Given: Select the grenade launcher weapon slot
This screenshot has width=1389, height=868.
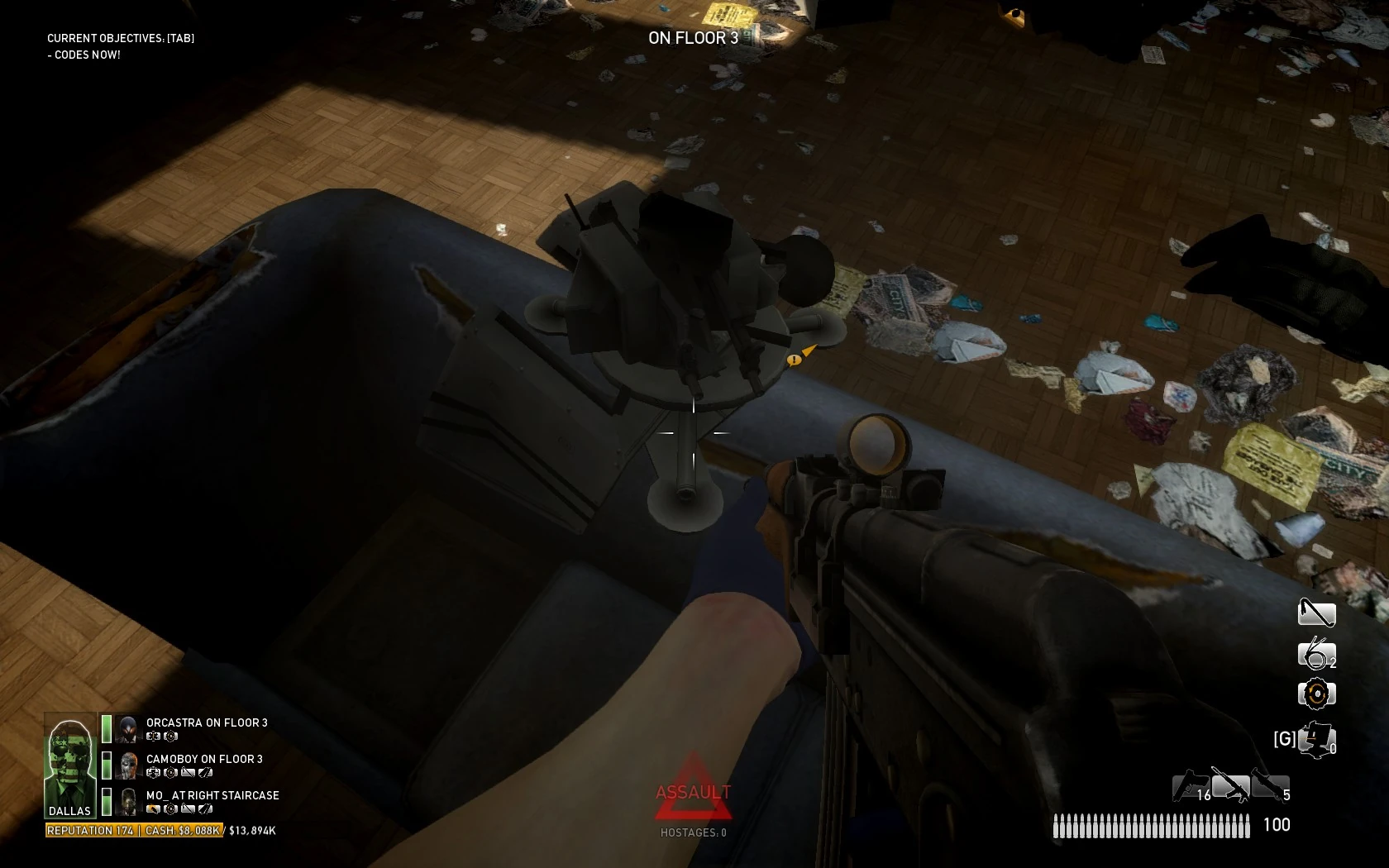Looking at the screenshot, I should pos(1269,785).
